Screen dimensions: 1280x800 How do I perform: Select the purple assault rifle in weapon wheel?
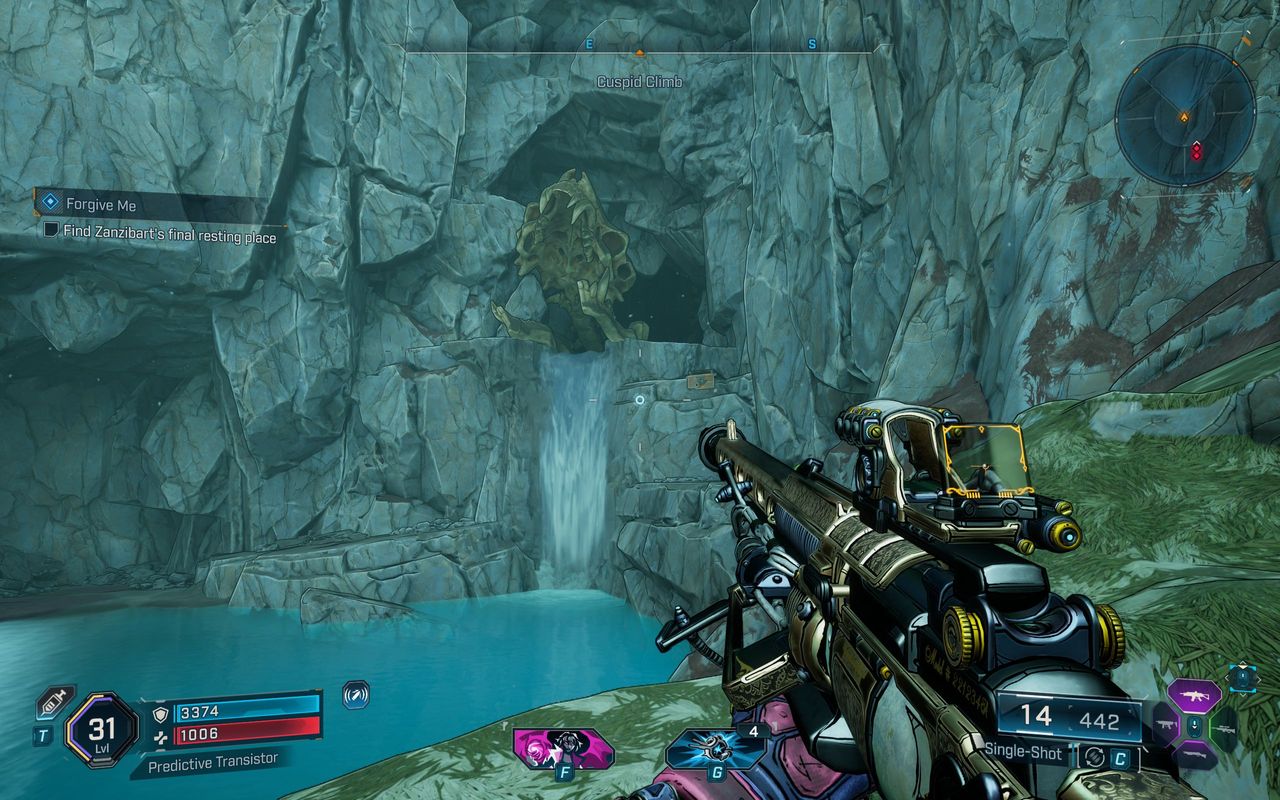[x=1194, y=696]
